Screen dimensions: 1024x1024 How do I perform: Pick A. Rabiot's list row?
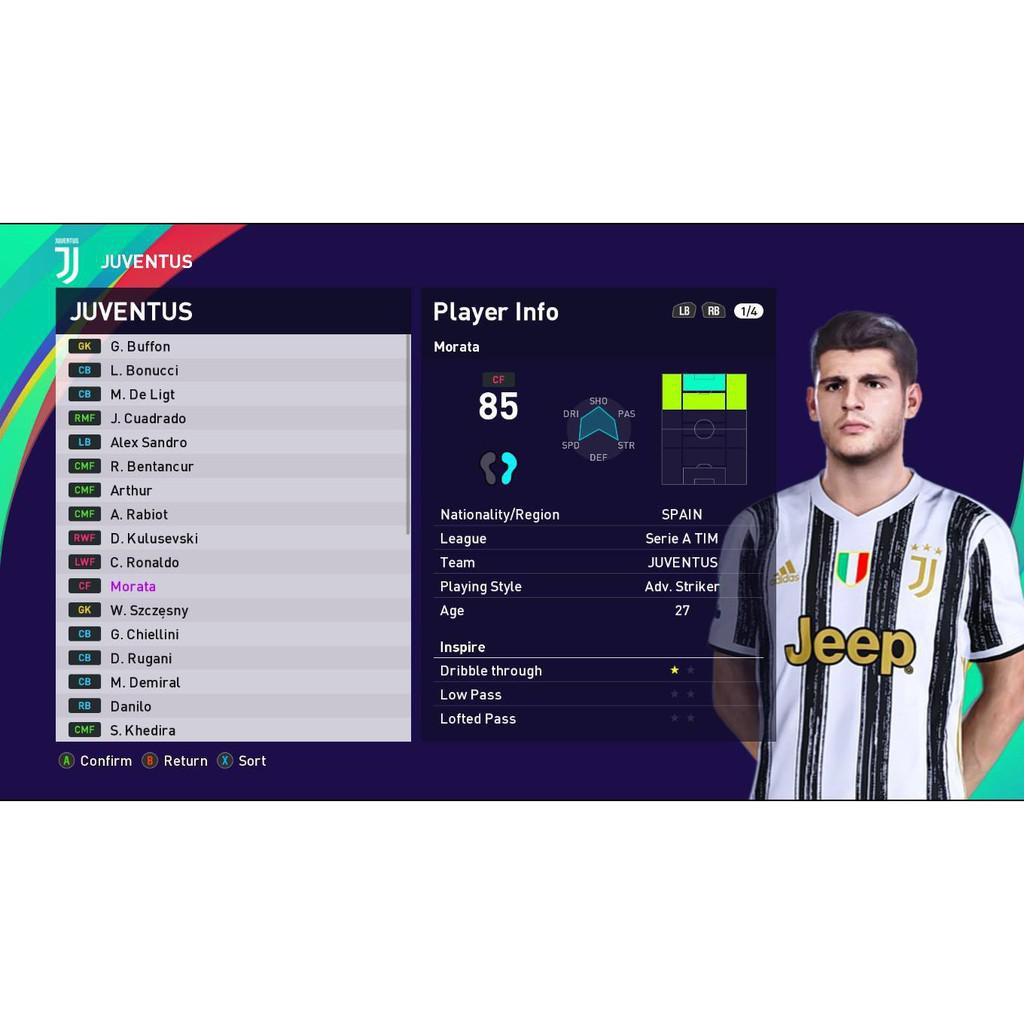pos(139,514)
